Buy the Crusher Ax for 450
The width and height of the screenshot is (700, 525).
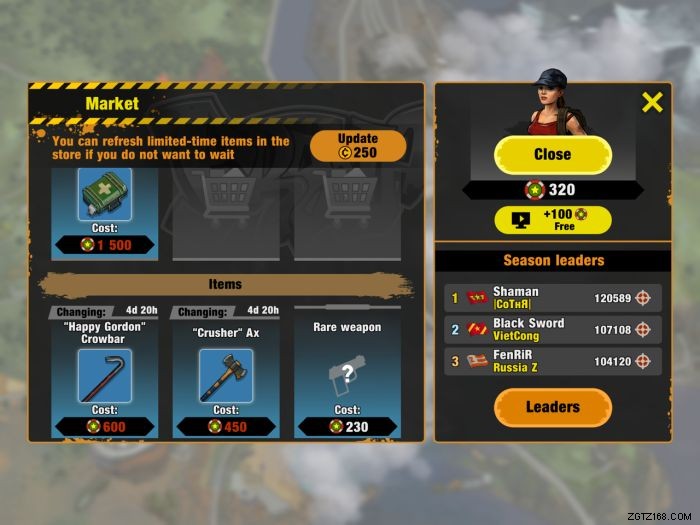coord(226,427)
